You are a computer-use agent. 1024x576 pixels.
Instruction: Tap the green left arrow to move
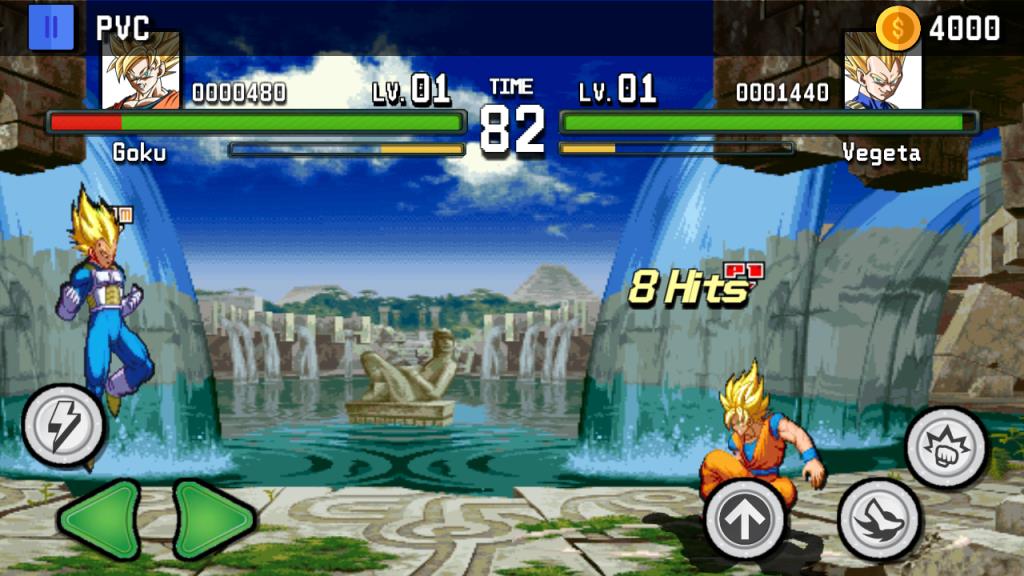pyautogui.click(x=99, y=519)
